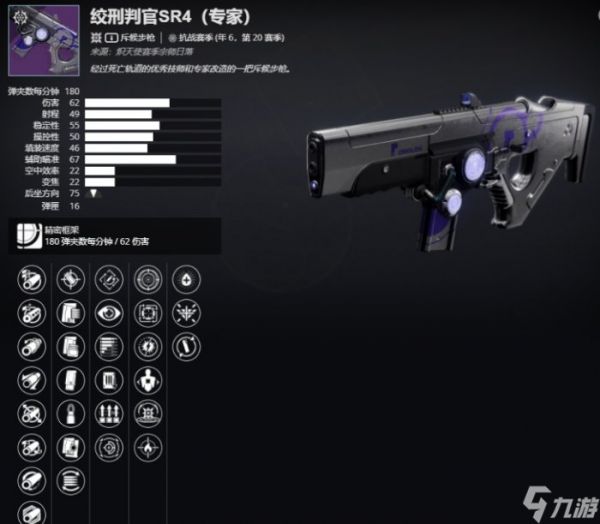Select the concentric circles crosshair perk
The width and height of the screenshot is (600, 524).
(146, 278)
